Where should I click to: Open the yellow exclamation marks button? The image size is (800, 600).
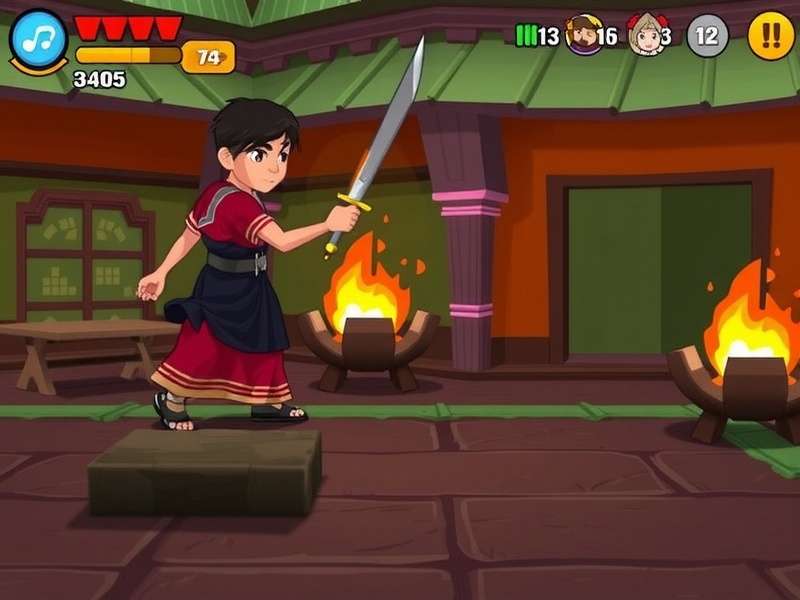[771, 36]
